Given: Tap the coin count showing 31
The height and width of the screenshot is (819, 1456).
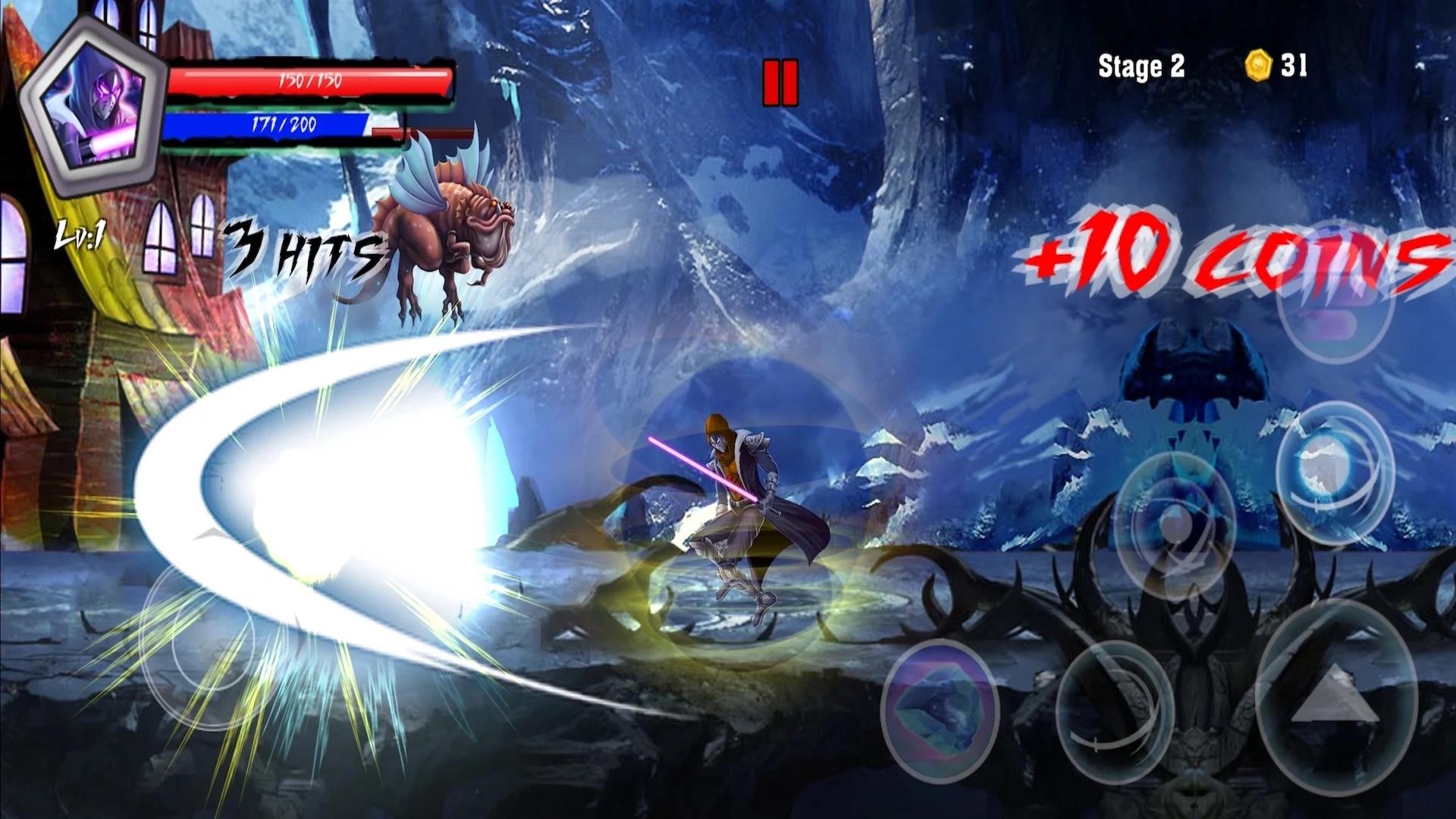Looking at the screenshot, I should point(1294,67).
